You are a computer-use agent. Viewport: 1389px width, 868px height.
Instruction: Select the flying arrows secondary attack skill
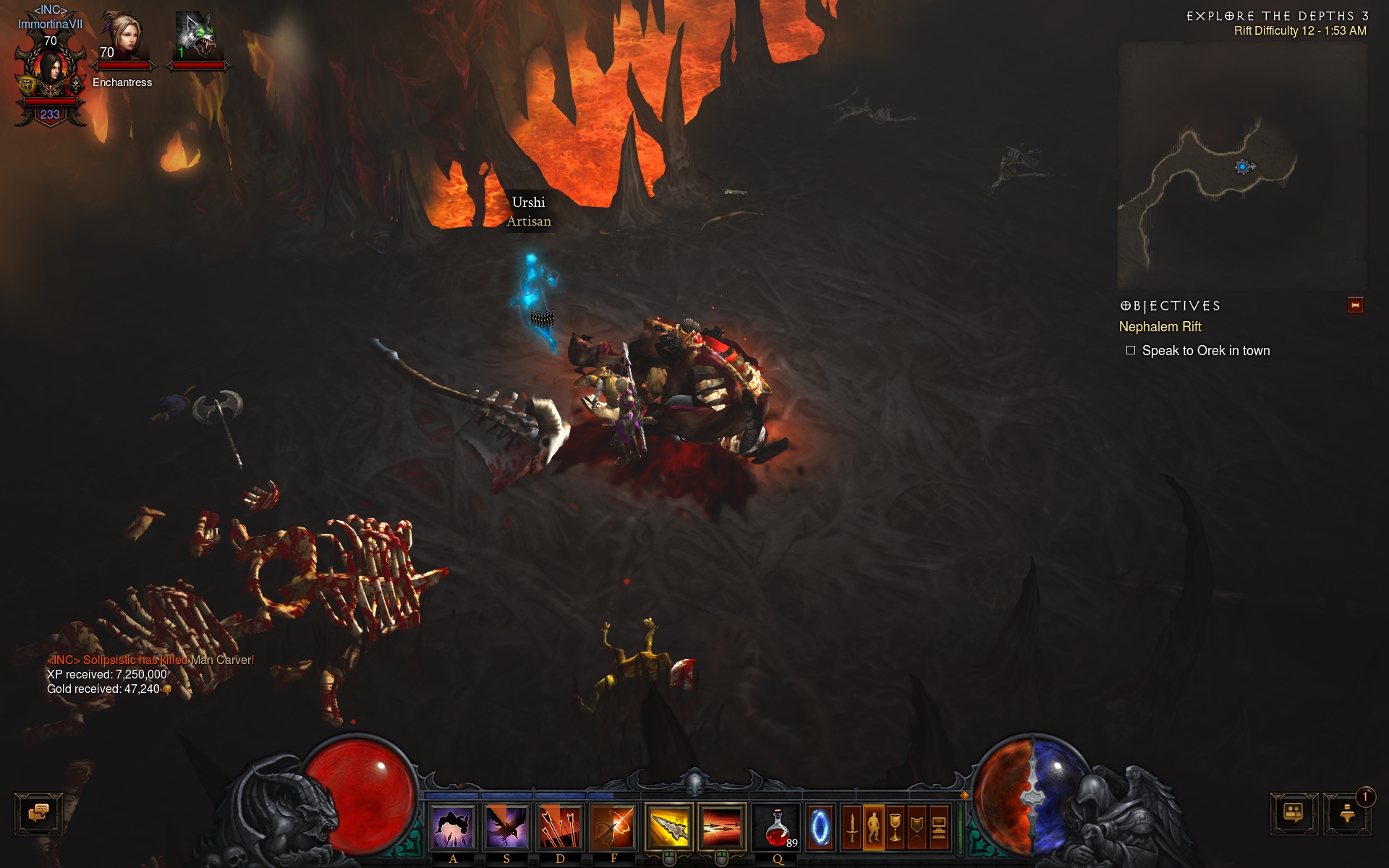click(x=721, y=827)
